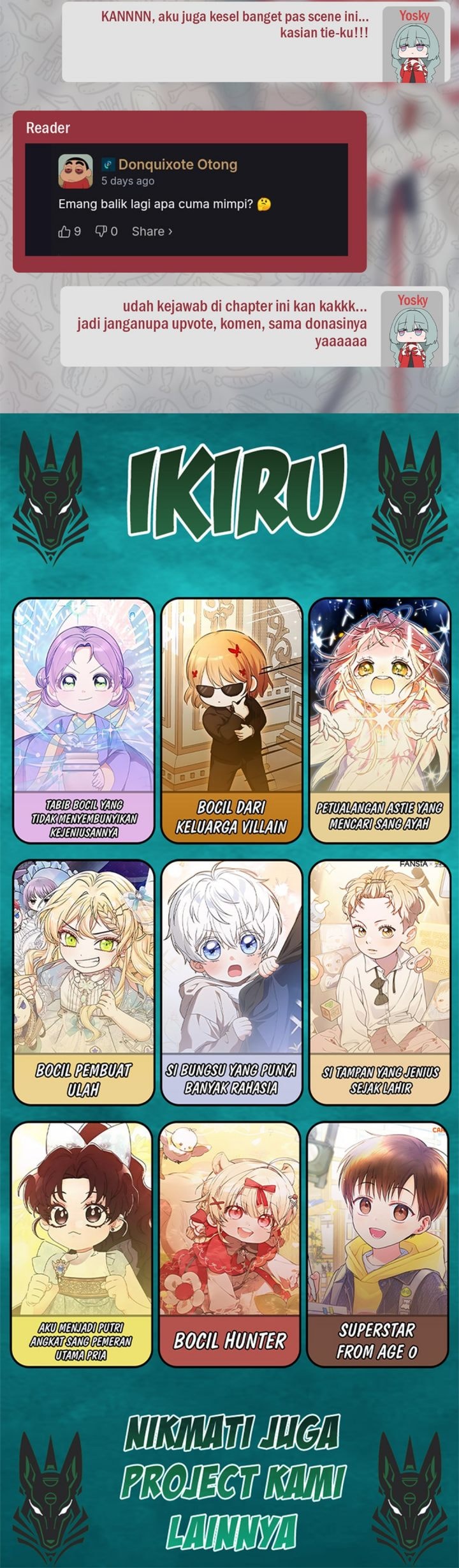Open the Superstar From Age 0 card
The width and height of the screenshot is (459, 1568).
pyautogui.click(x=377, y=1244)
